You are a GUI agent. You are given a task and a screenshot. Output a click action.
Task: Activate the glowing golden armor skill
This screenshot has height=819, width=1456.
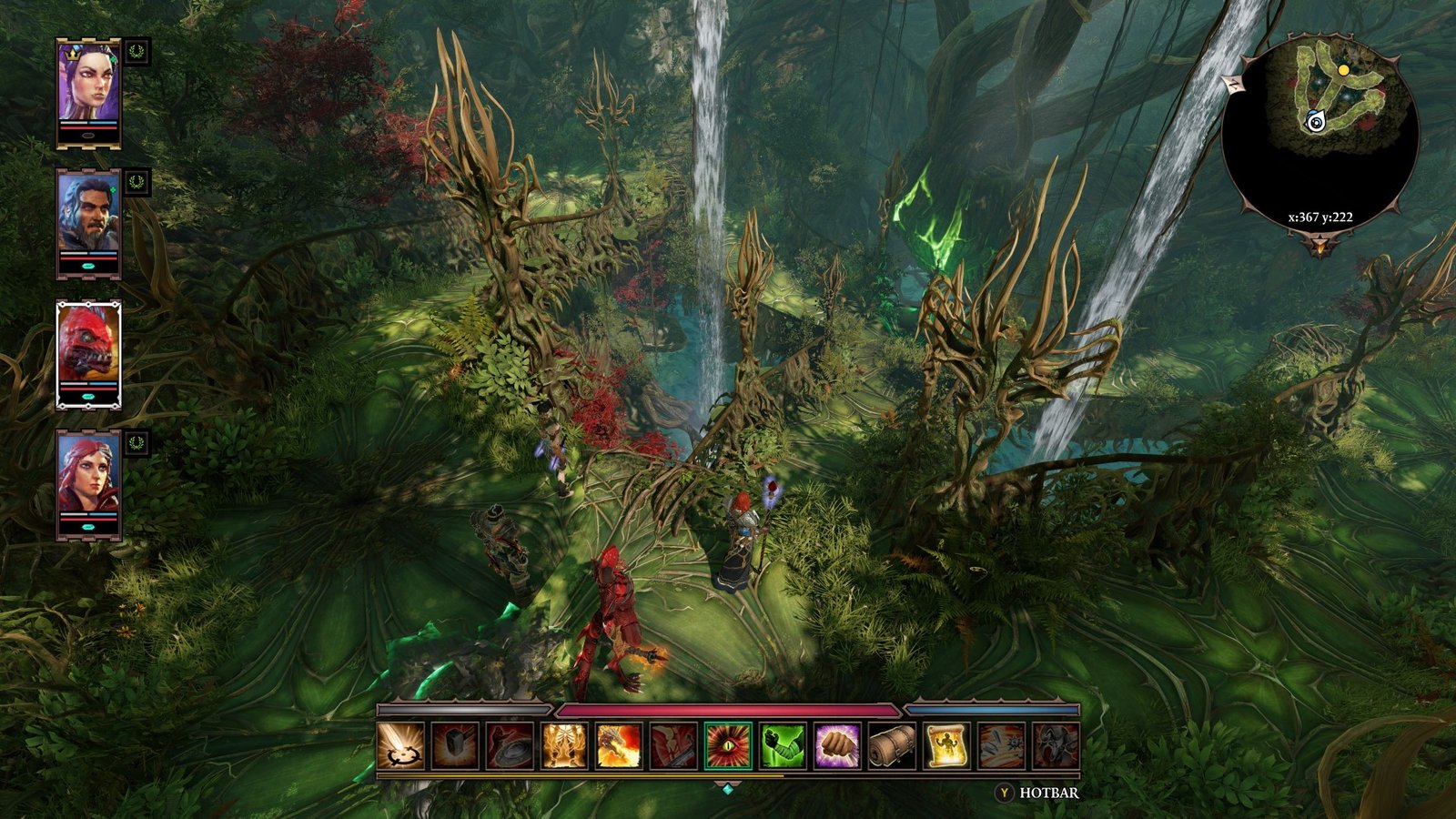(x=564, y=746)
